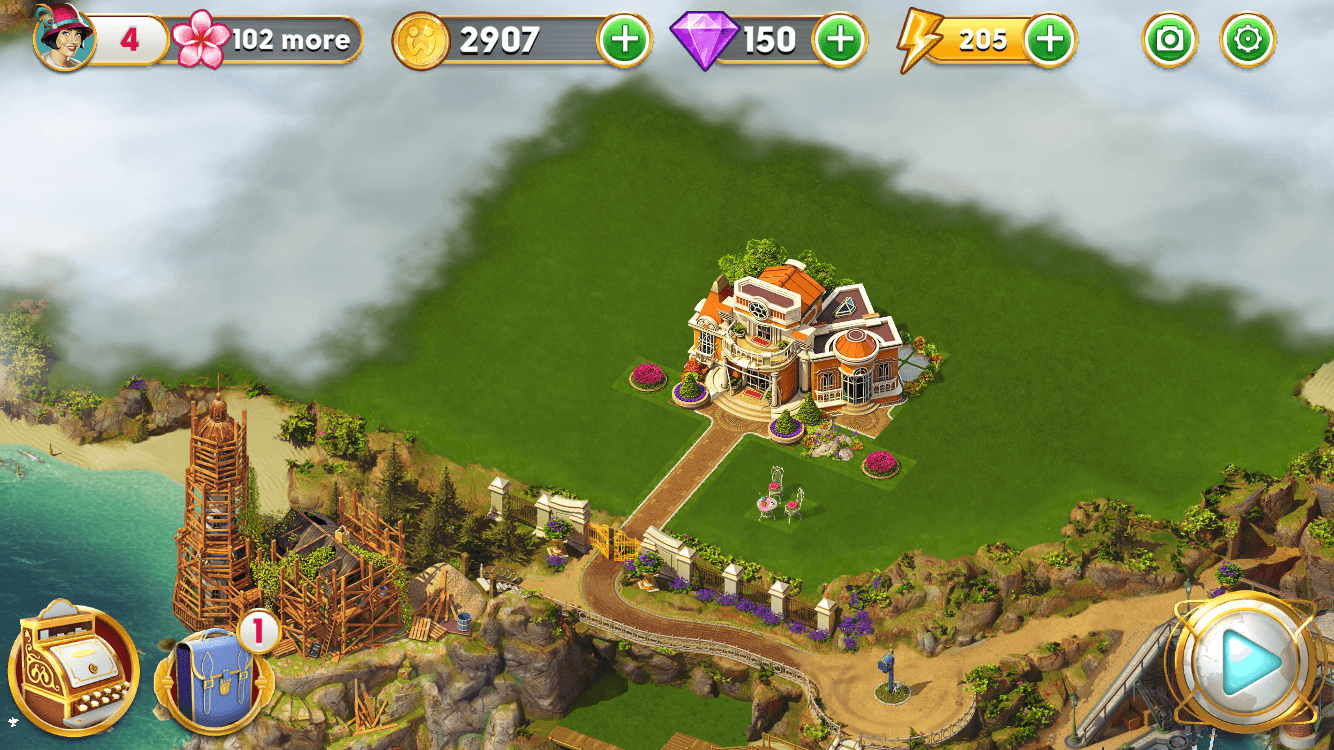The height and width of the screenshot is (750, 1334).
Task: Open the settings gear
Action: pyautogui.click(x=1248, y=41)
